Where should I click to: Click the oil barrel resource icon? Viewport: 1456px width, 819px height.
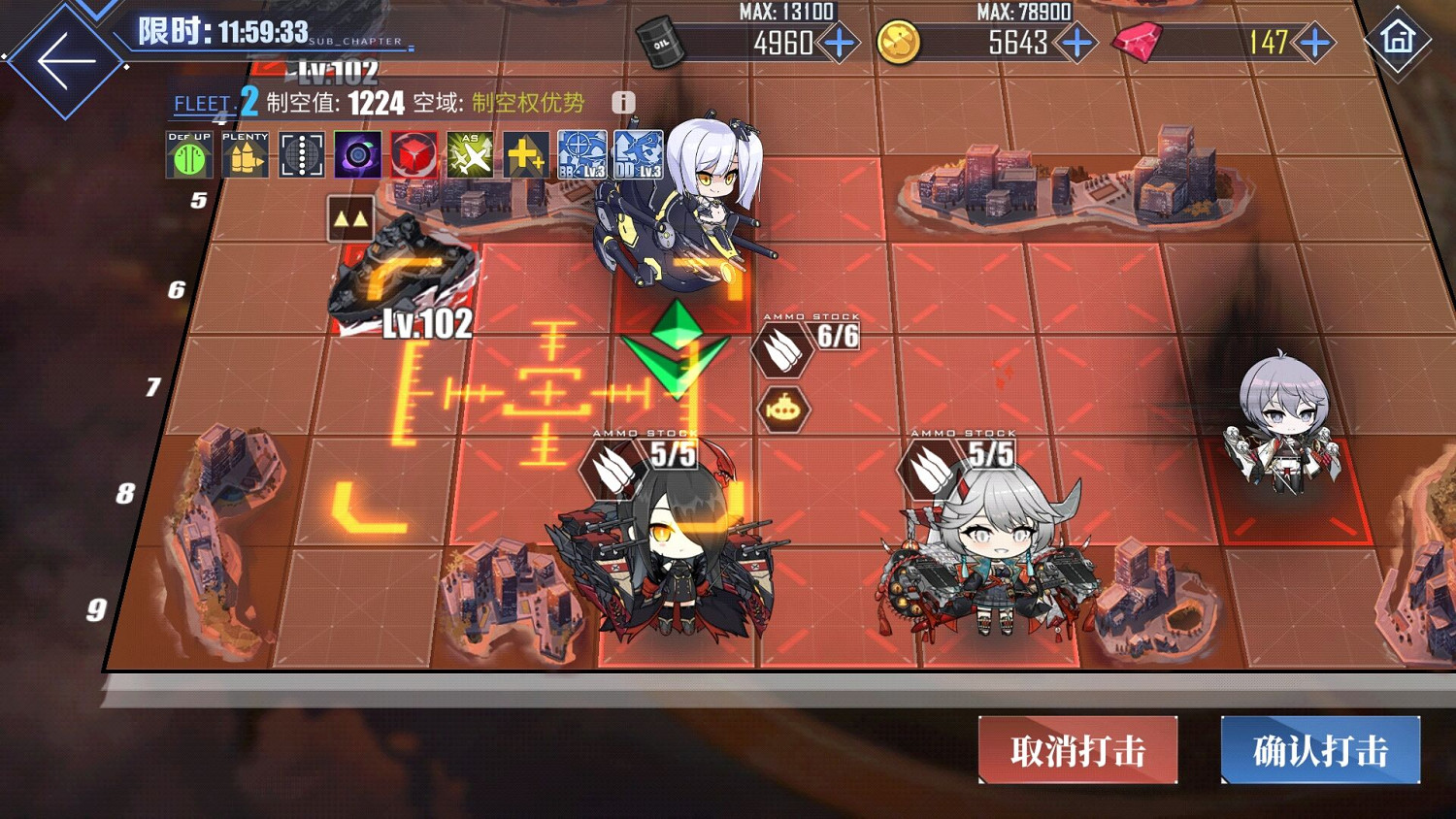pos(661,43)
